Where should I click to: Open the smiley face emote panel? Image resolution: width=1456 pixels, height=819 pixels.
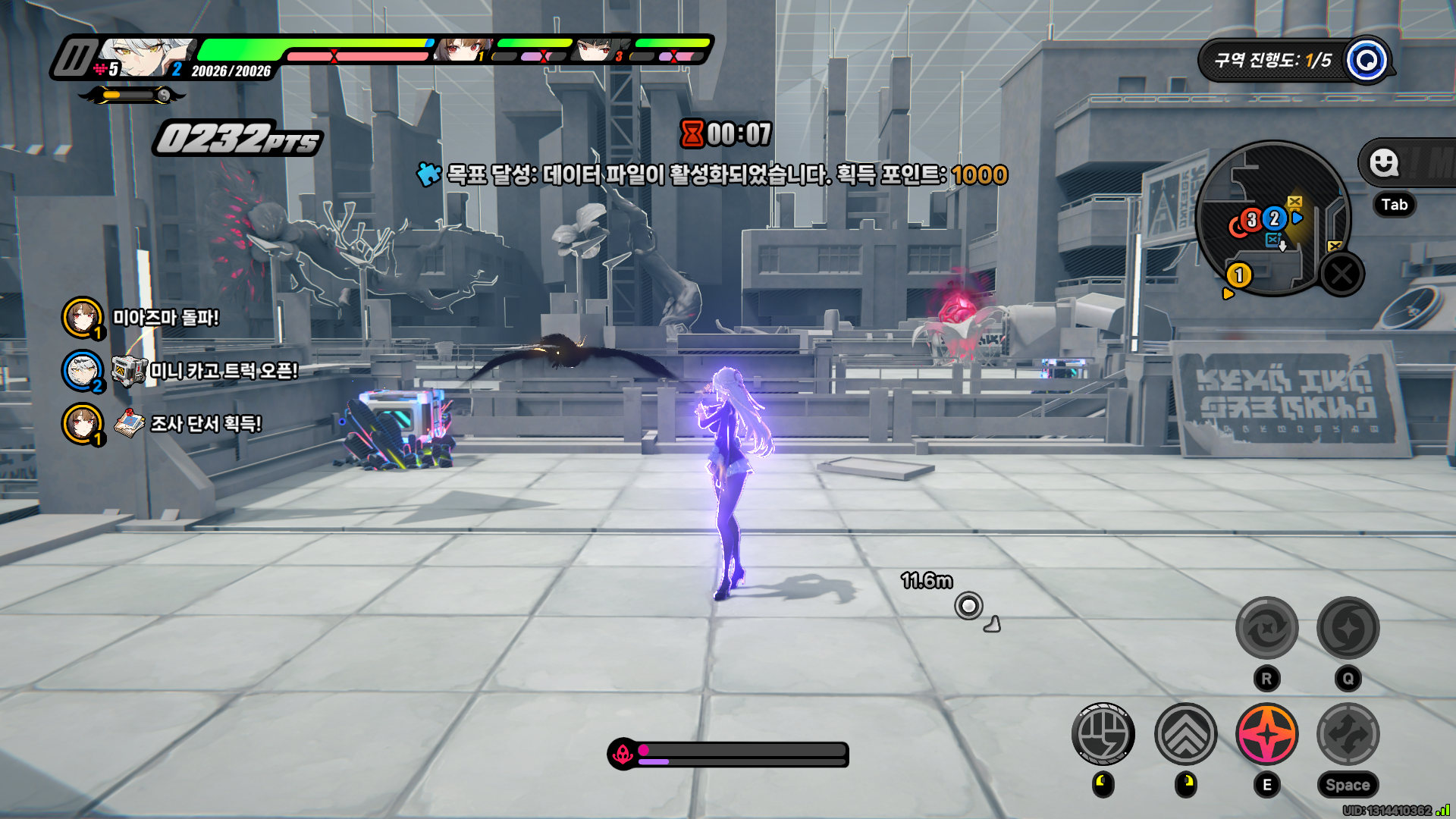(x=1384, y=162)
